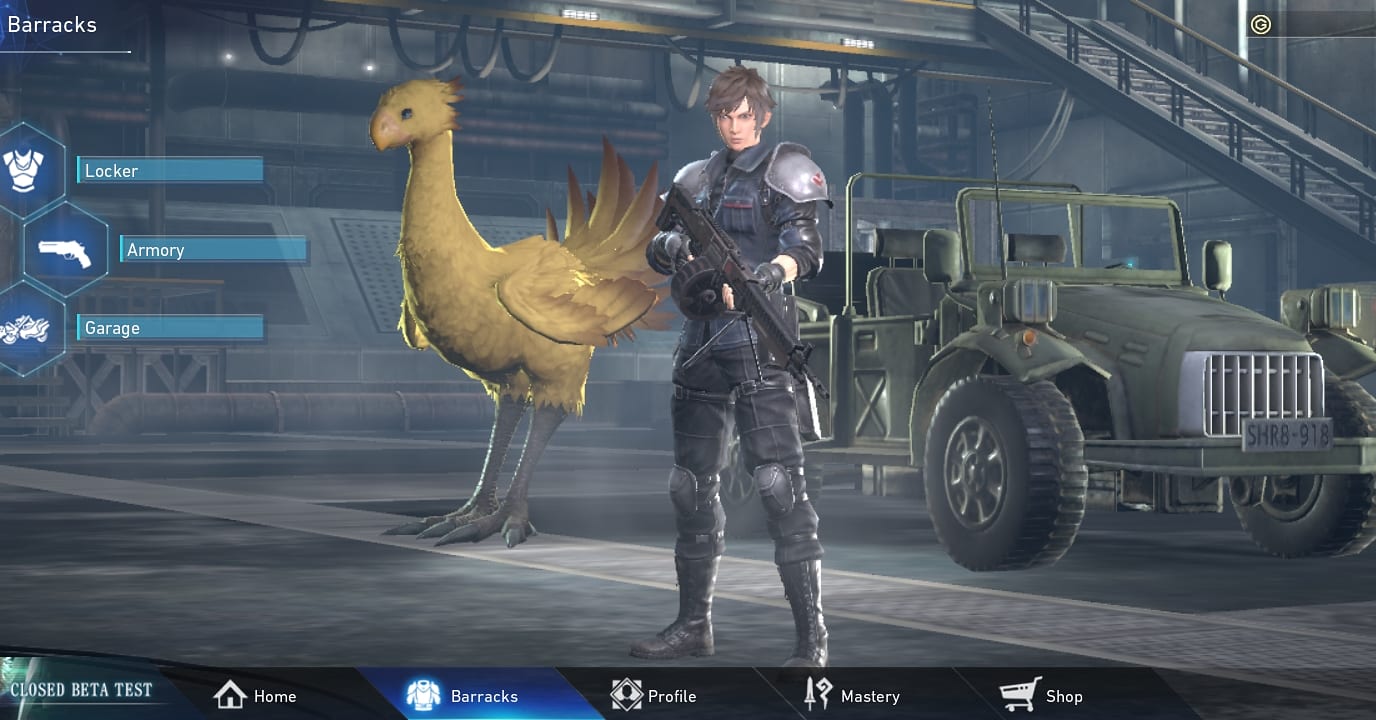The image size is (1376, 720).
Task: Go to the Home tab
Action: [256, 696]
